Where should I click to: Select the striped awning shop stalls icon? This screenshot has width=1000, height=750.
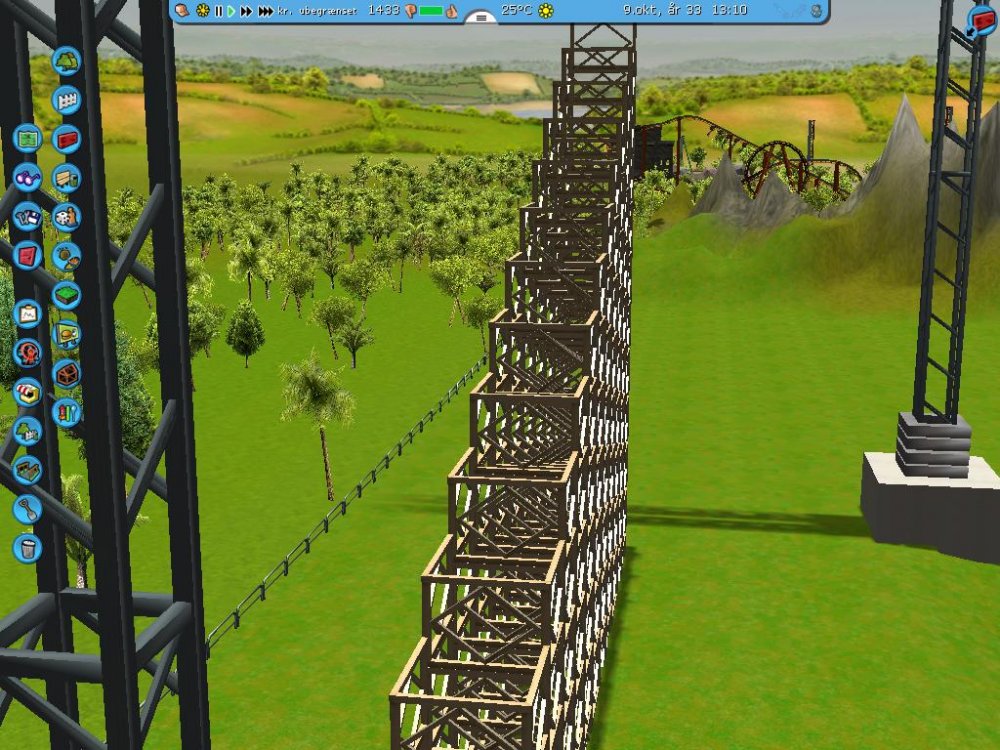coord(27,391)
